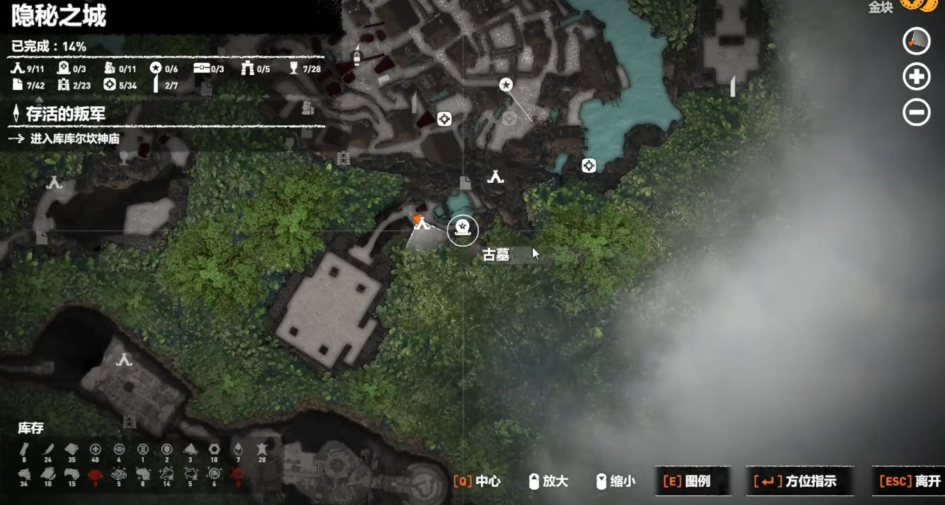The height and width of the screenshot is (505, 945).
Task: Click the base camp icon below quest panel
Action: coord(54,182)
